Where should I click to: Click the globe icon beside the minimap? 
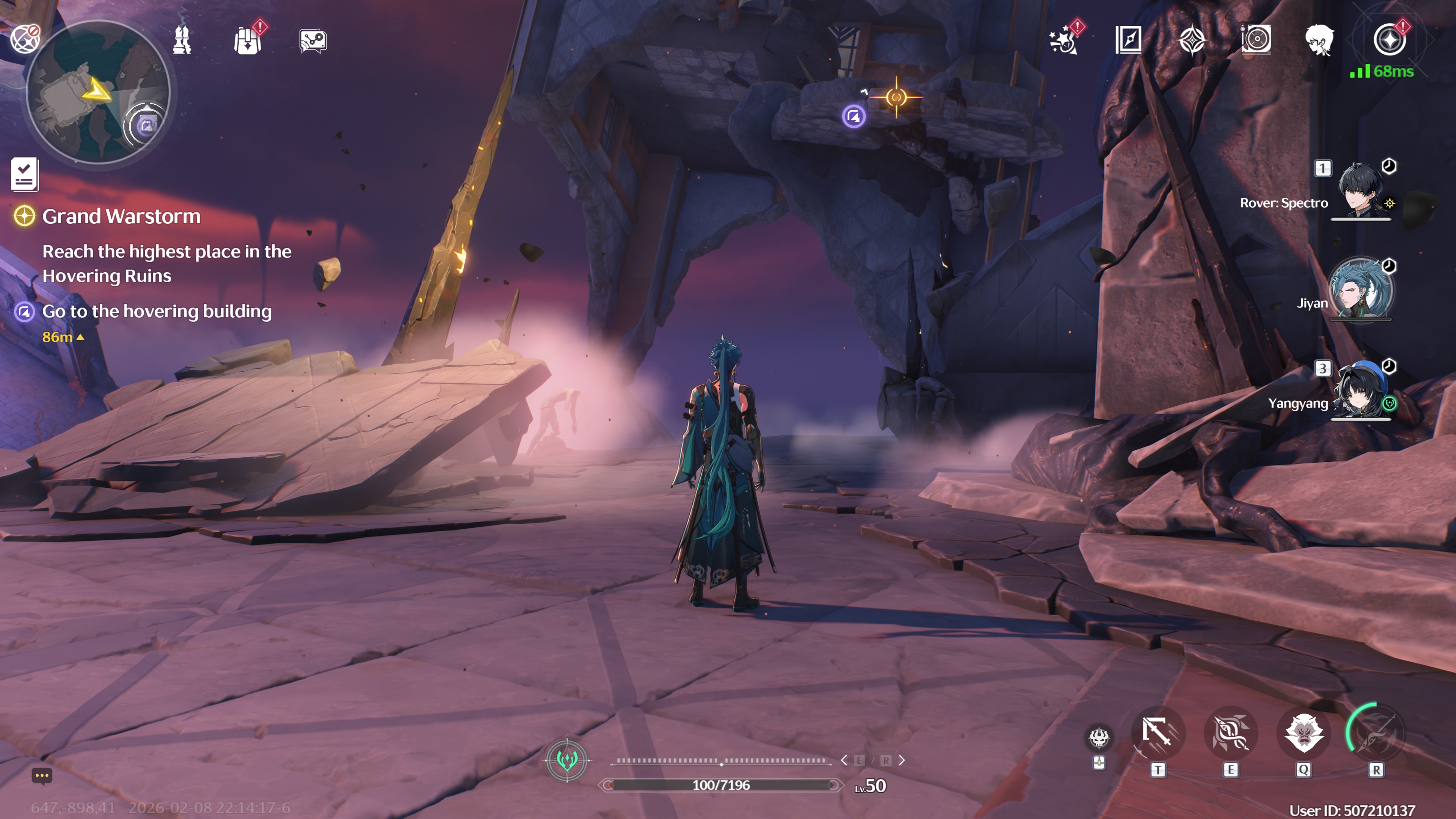[24, 39]
